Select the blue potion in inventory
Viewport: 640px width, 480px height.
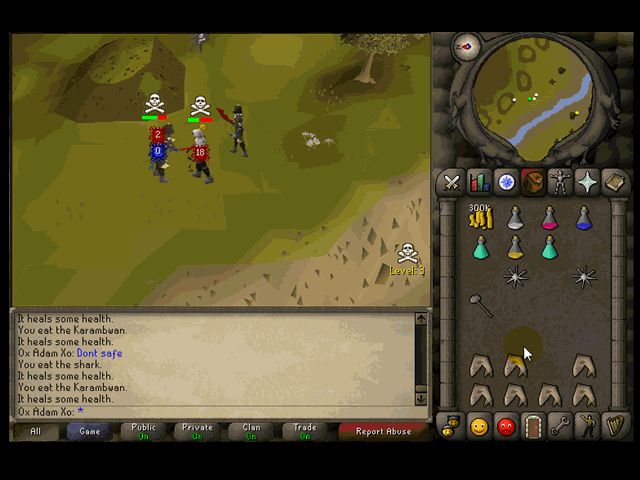pos(584,218)
